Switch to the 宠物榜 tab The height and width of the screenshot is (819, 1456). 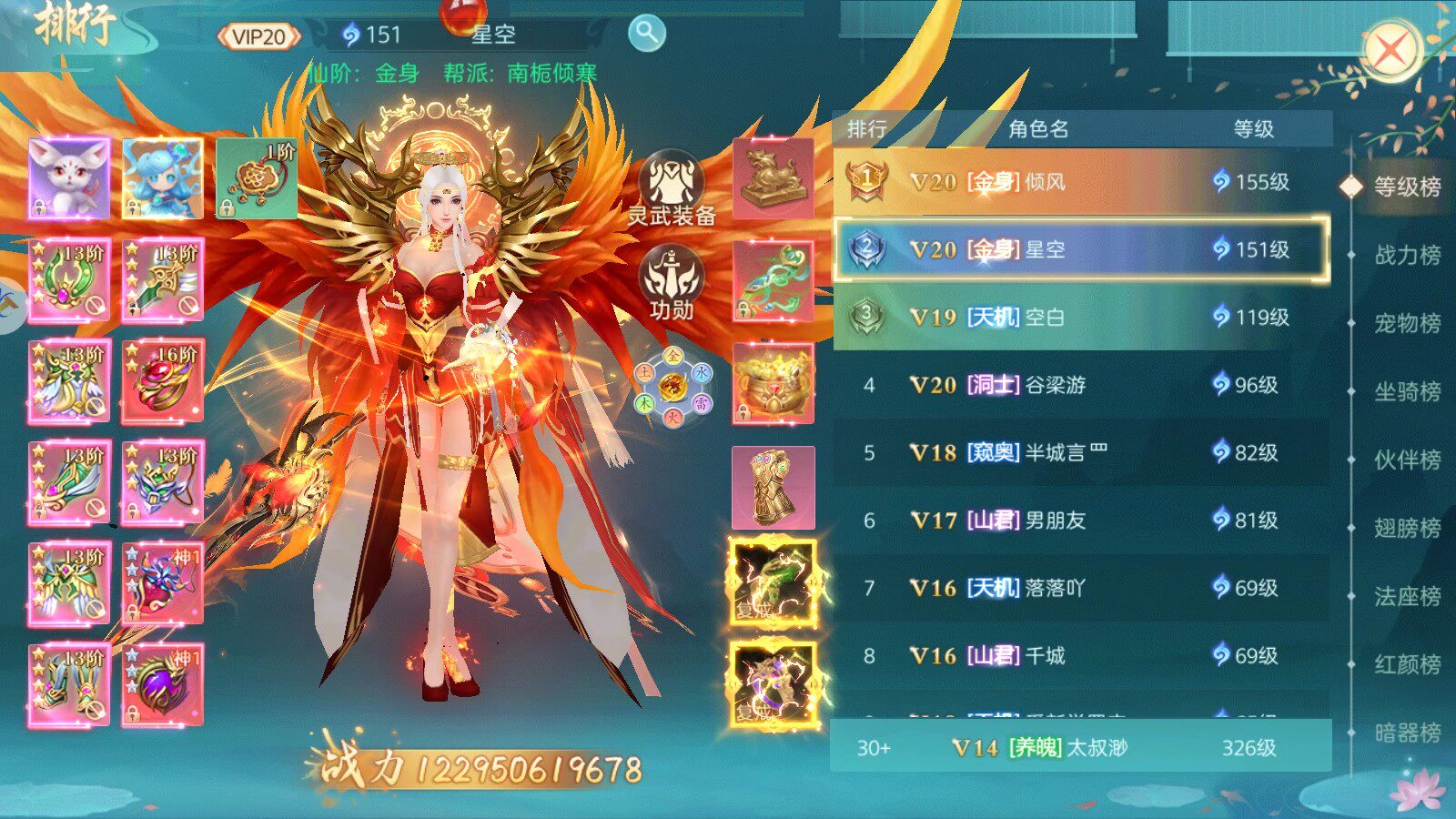pyautogui.click(x=1406, y=323)
